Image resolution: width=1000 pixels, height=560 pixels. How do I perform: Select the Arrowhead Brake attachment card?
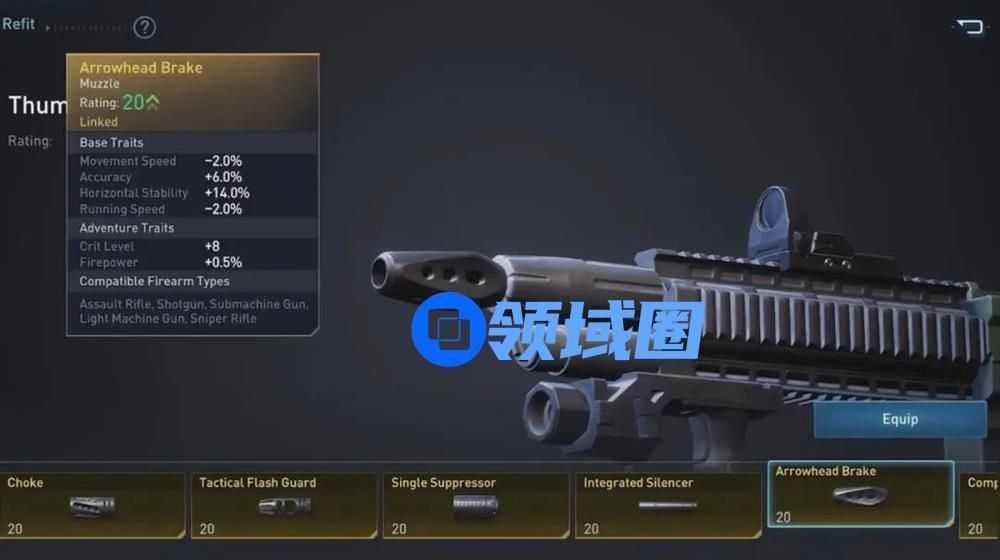[x=860, y=494]
